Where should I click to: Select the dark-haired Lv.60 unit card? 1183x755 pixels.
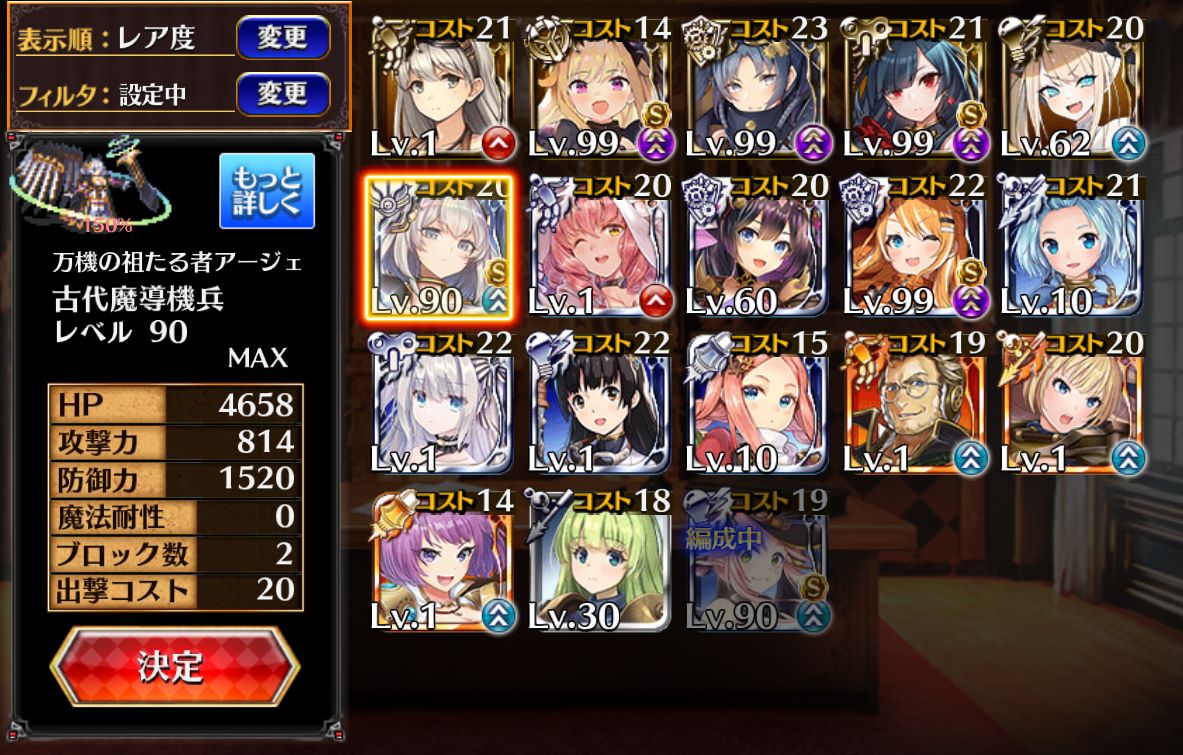tap(757, 248)
